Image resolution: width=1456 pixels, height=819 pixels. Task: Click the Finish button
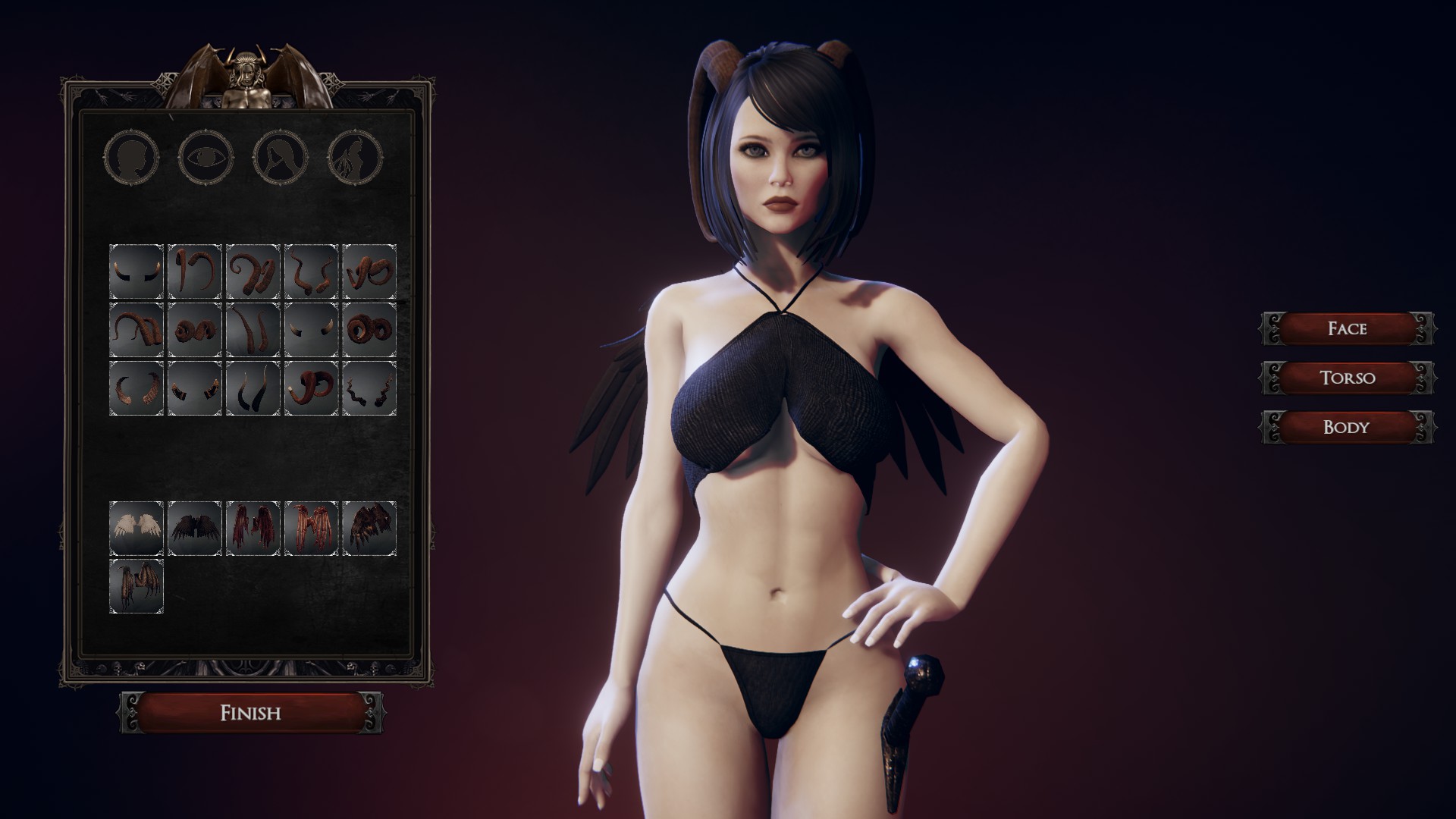click(250, 713)
